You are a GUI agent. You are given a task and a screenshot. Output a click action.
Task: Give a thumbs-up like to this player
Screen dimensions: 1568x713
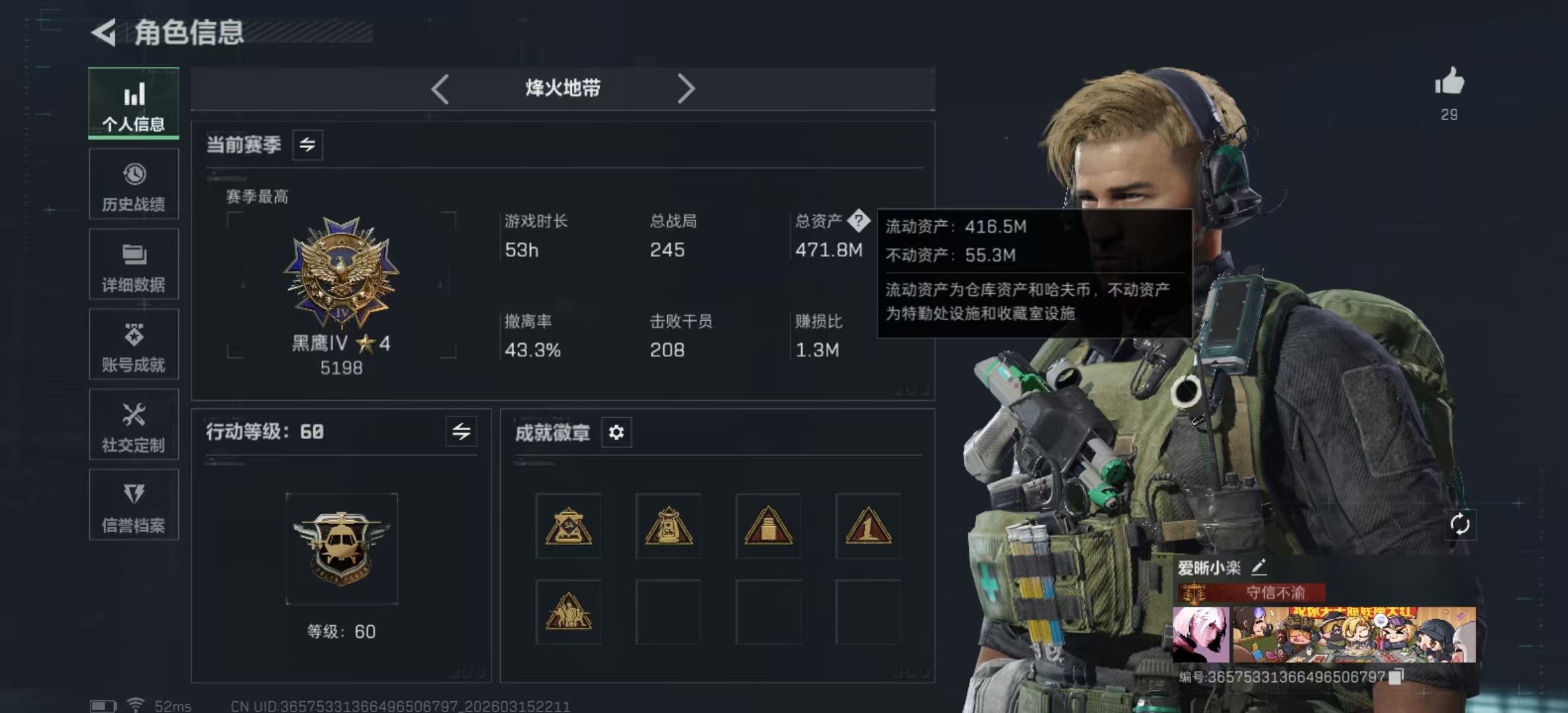tap(1449, 83)
